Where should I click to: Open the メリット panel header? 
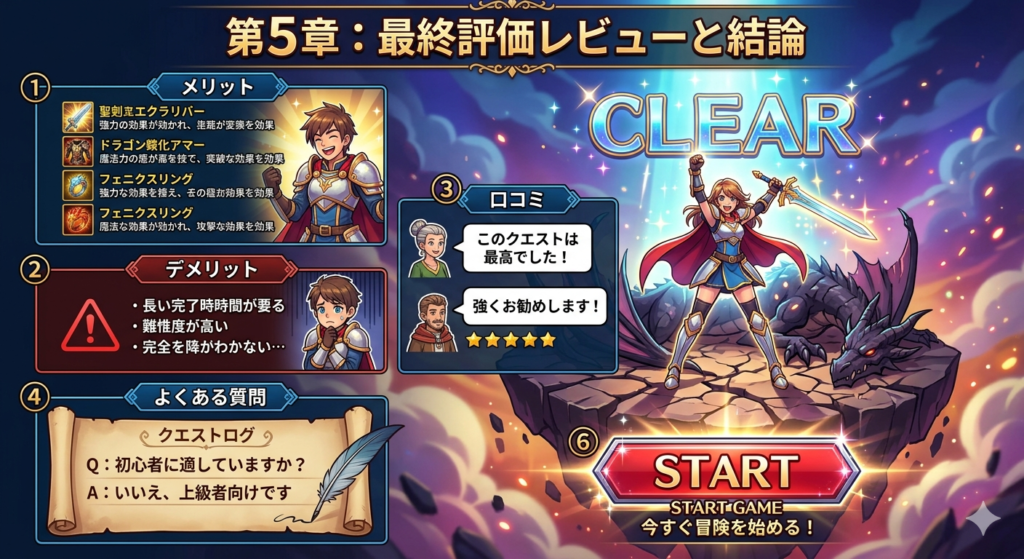coord(216,86)
